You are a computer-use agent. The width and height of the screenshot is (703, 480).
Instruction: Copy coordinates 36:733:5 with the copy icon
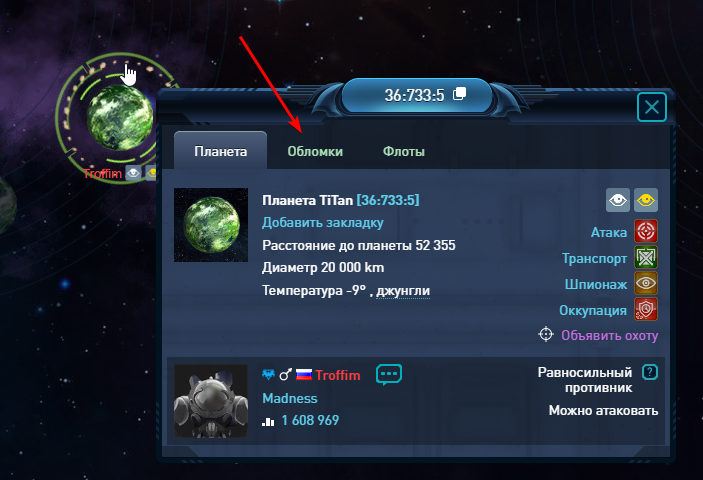(460, 95)
